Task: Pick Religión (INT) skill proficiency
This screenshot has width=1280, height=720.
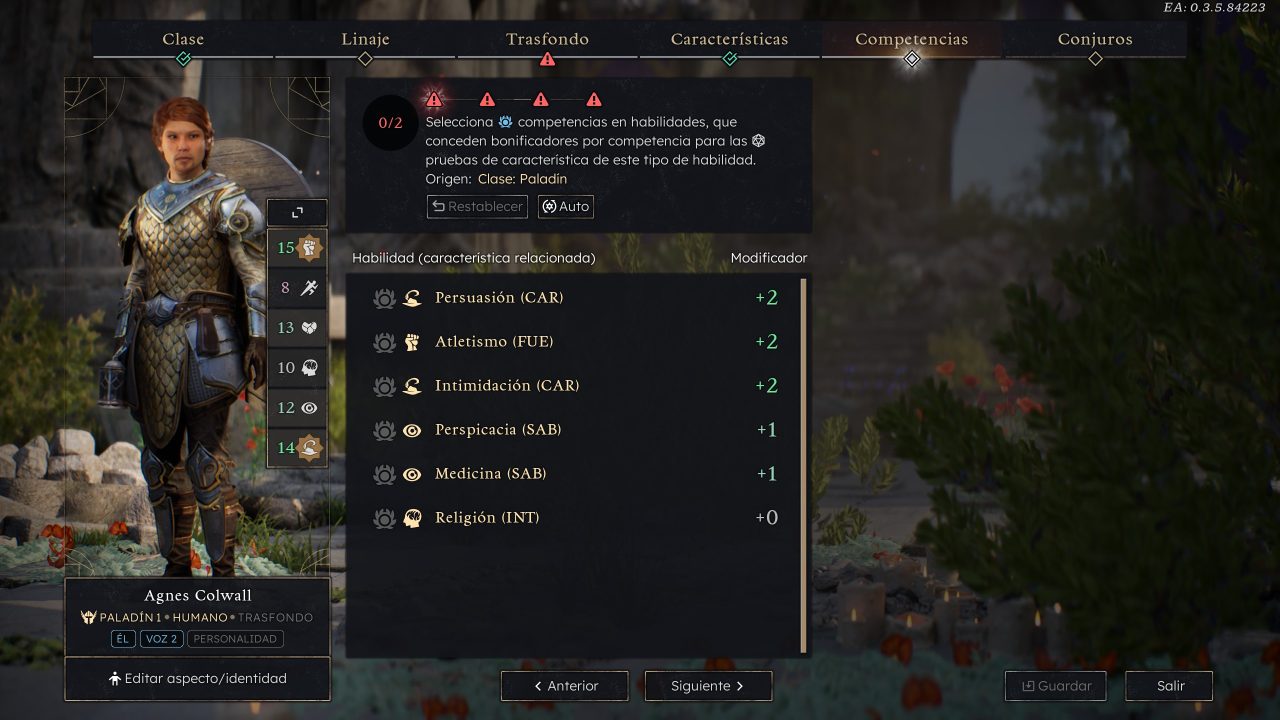Action: pos(486,518)
